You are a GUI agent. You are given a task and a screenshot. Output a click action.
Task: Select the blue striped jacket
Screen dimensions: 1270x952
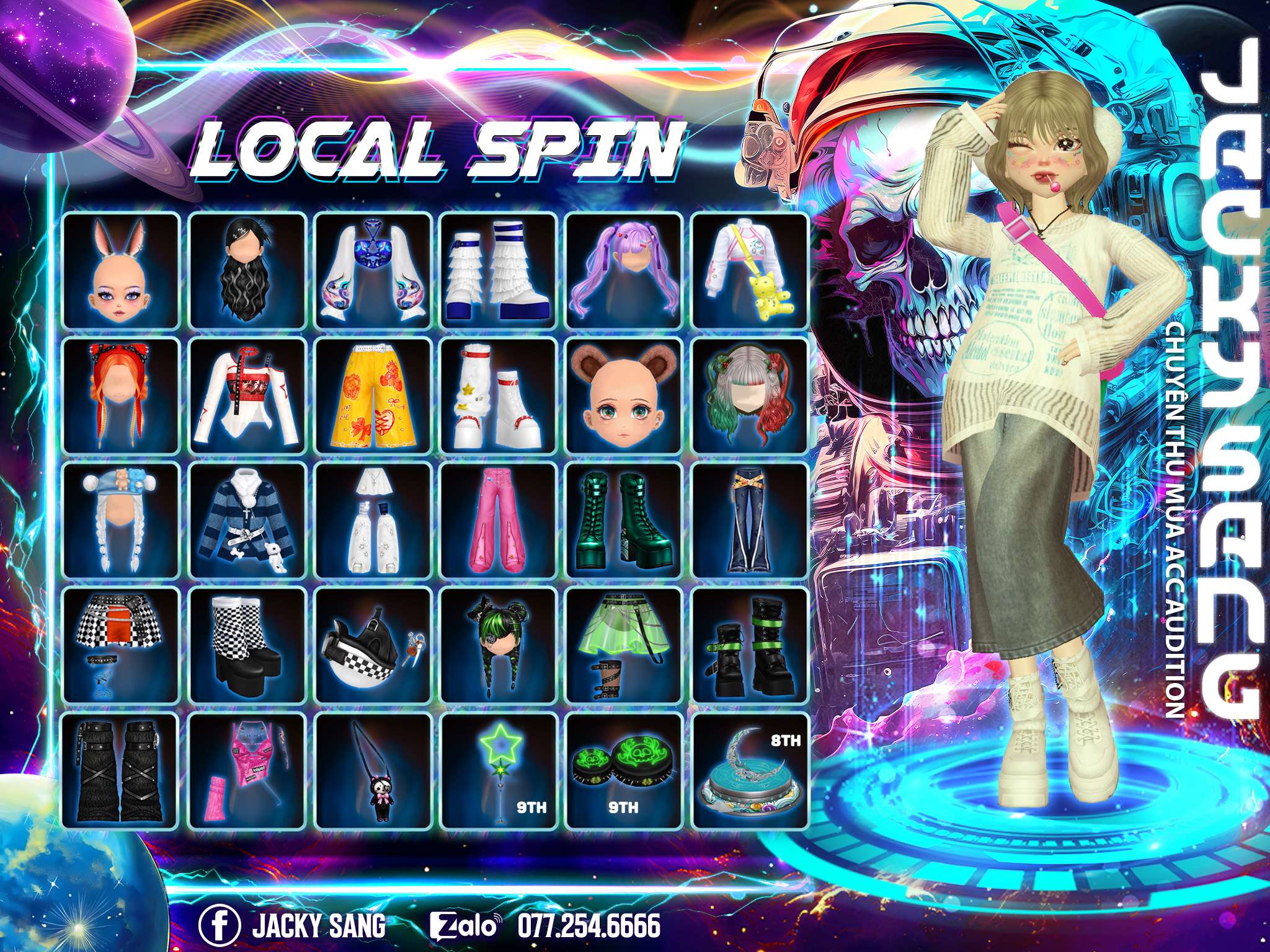pyautogui.click(x=247, y=520)
